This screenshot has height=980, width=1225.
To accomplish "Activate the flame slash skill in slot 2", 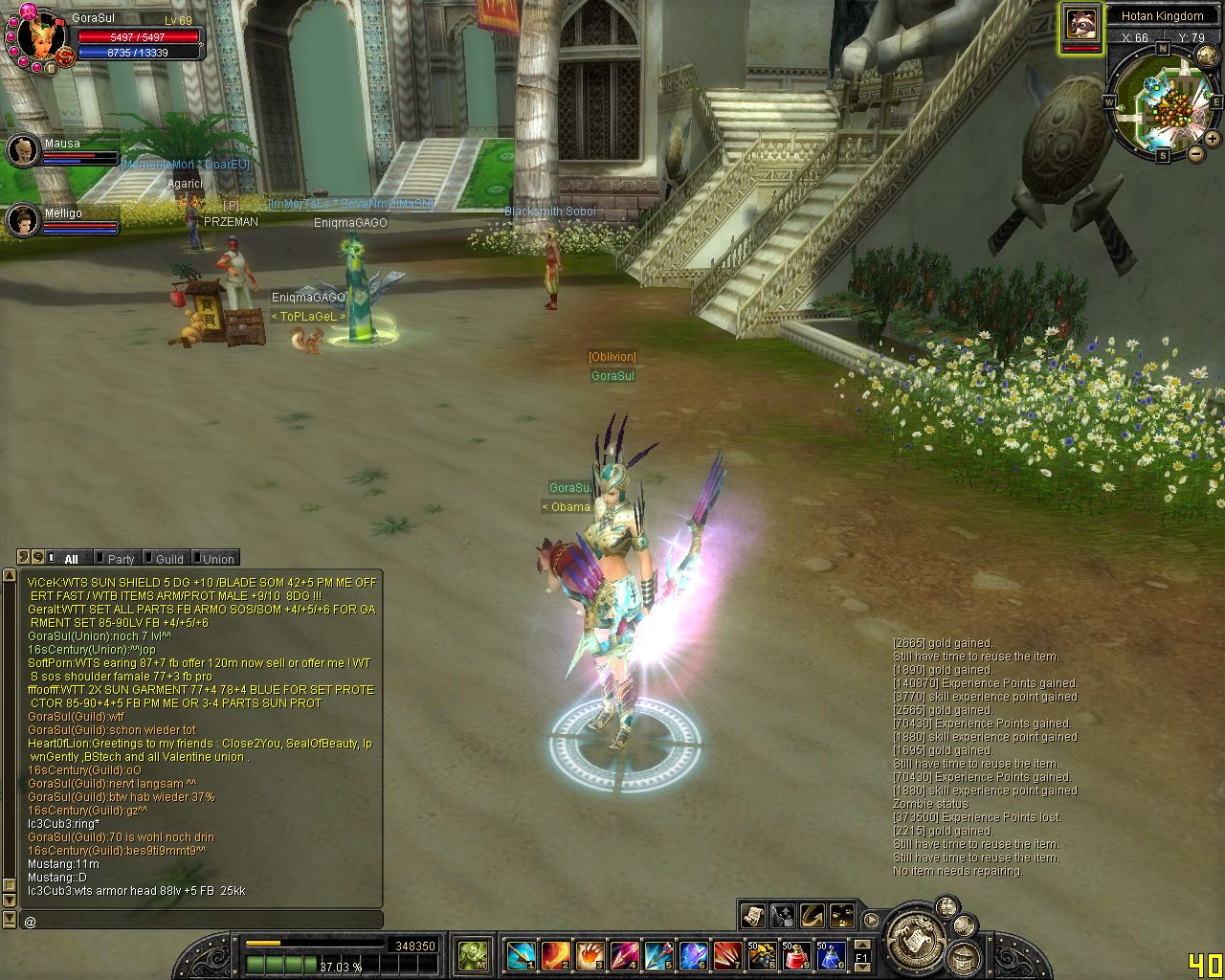I will [555, 954].
